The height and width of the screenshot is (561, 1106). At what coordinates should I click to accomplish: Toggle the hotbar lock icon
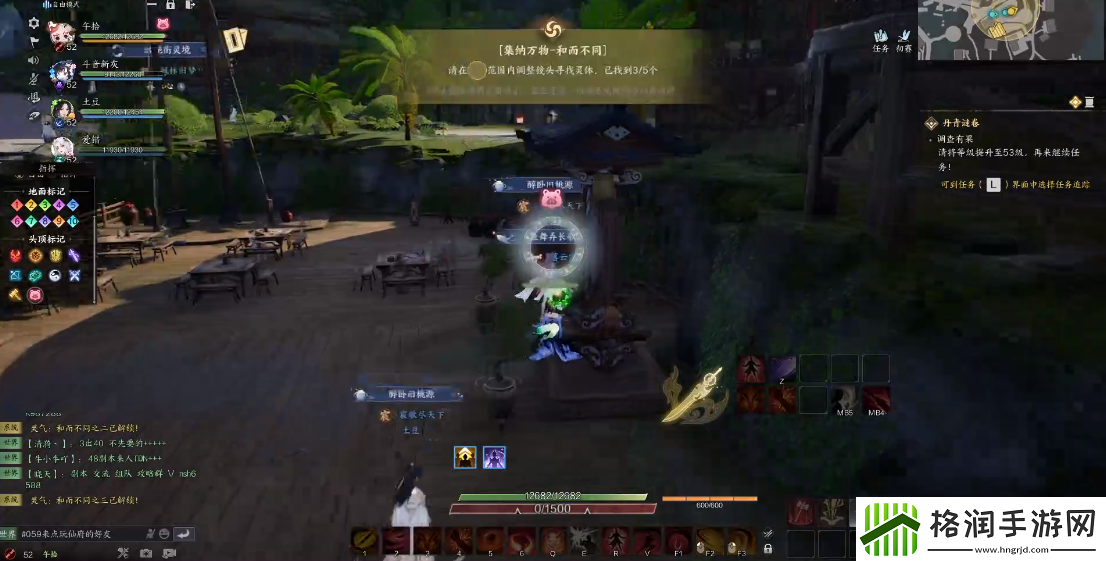(x=768, y=548)
